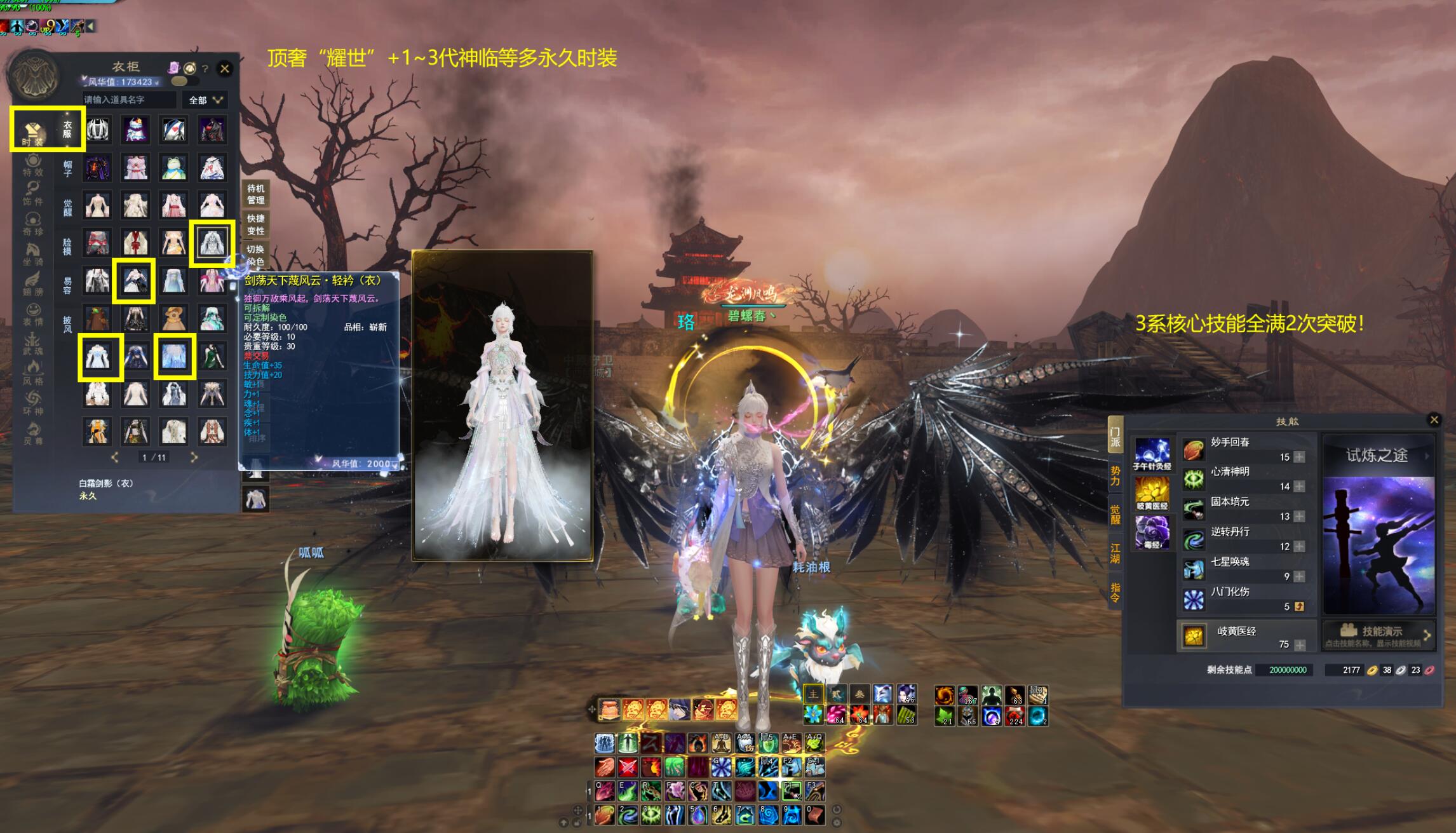Image resolution: width=1456 pixels, height=833 pixels.
Task: Close the 衣柜 wardrobe panel
Action: pos(224,69)
